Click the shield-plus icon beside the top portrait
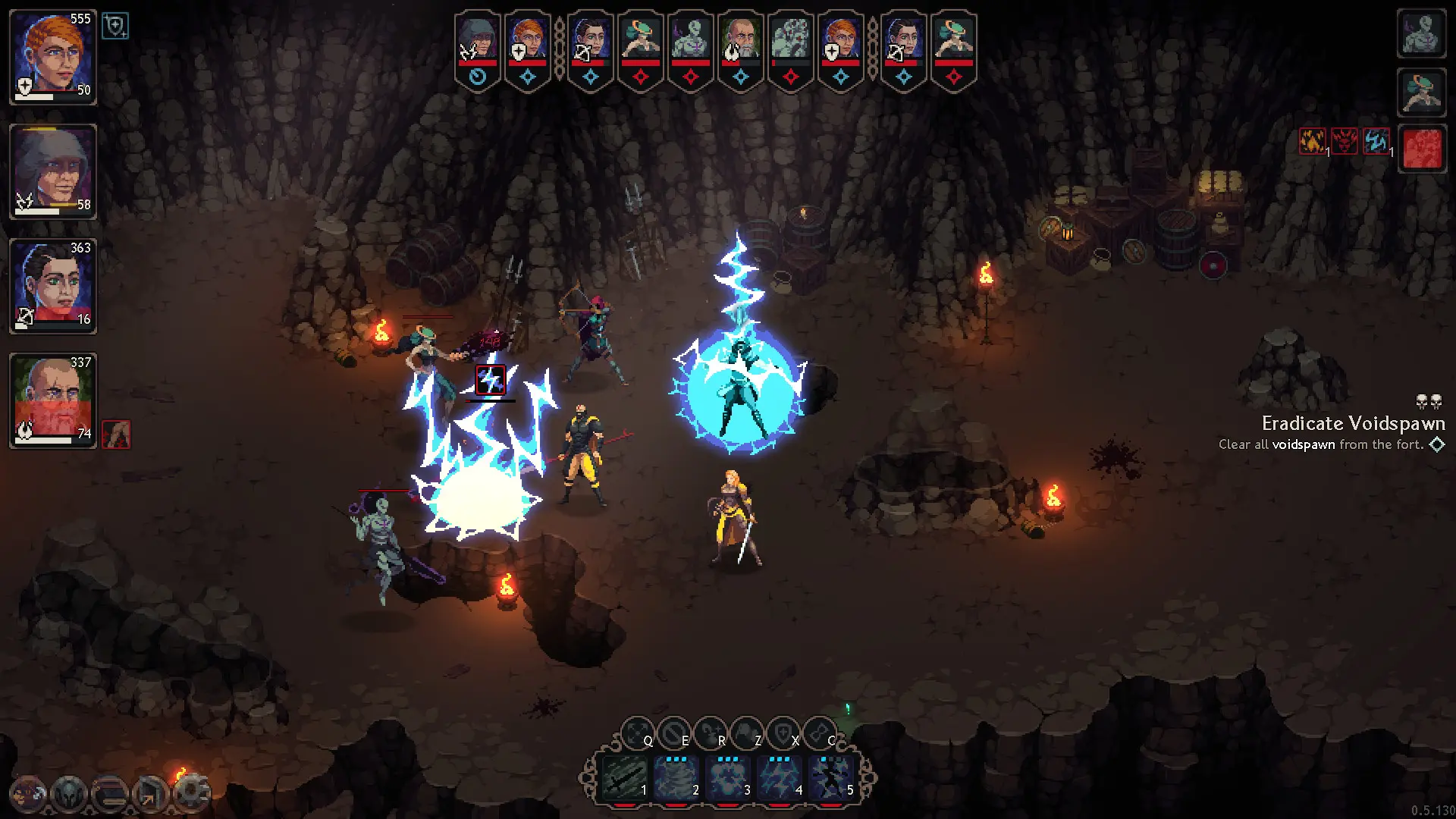The height and width of the screenshot is (819, 1456). (x=116, y=25)
